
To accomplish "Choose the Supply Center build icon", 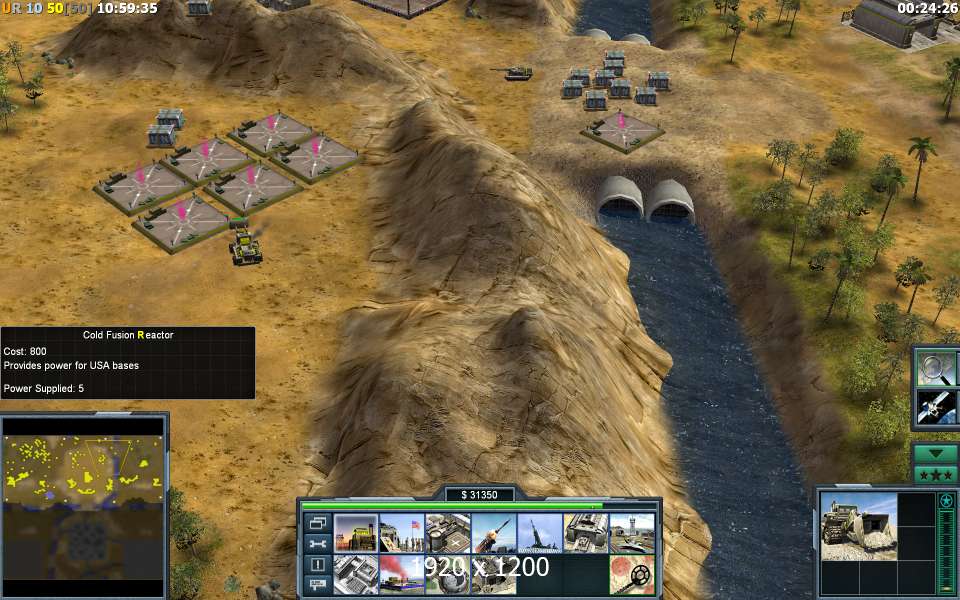I will coord(448,533).
